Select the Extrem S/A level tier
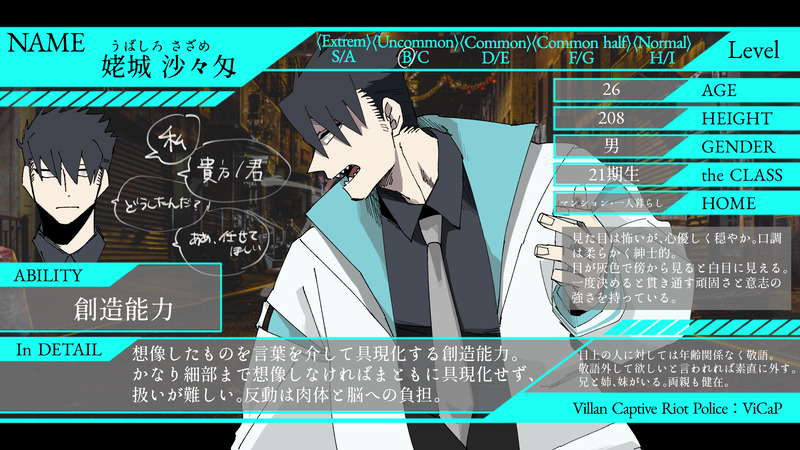 [x=344, y=50]
